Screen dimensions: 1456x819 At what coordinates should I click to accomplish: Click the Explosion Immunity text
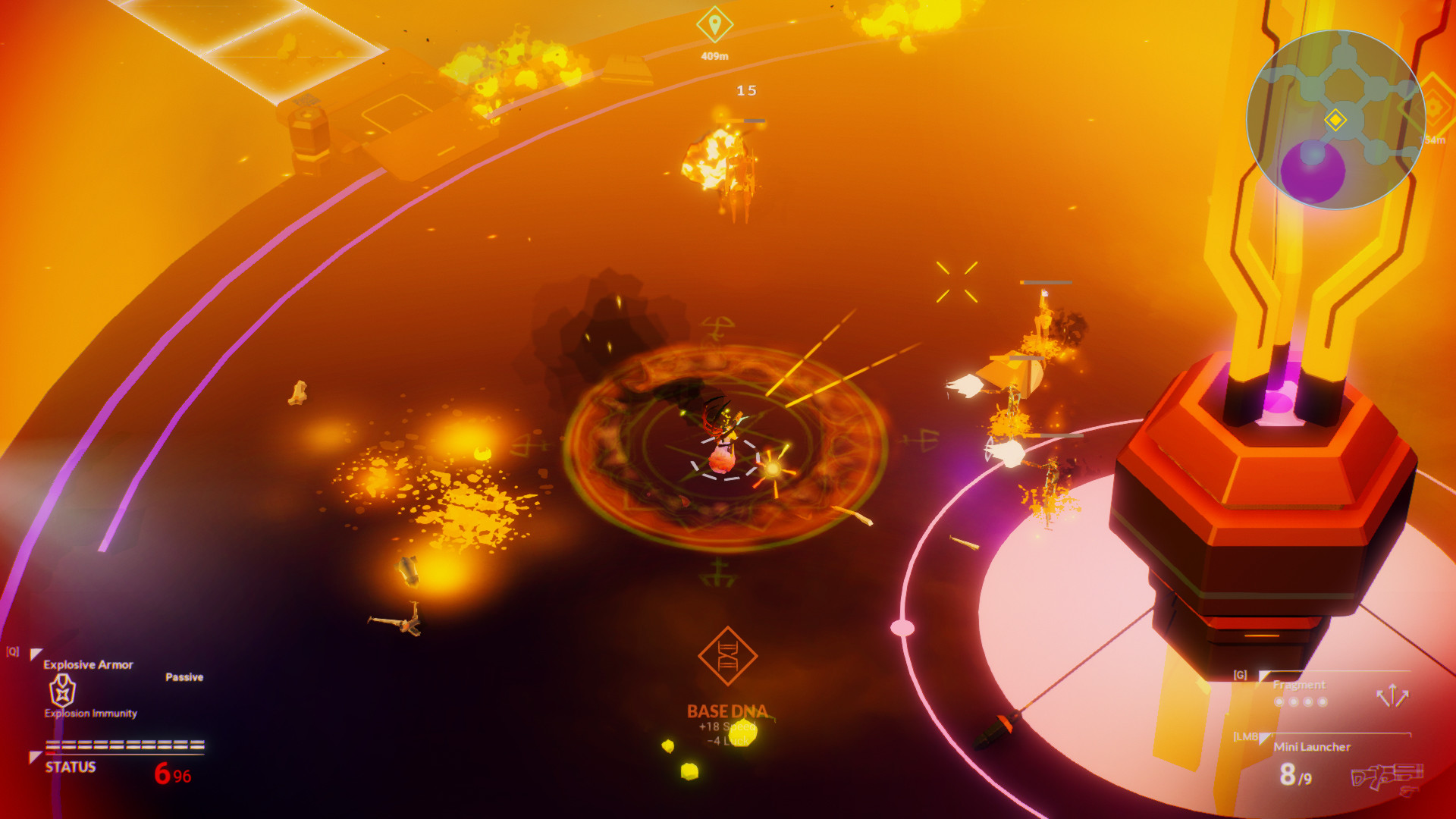(x=90, y=713)
